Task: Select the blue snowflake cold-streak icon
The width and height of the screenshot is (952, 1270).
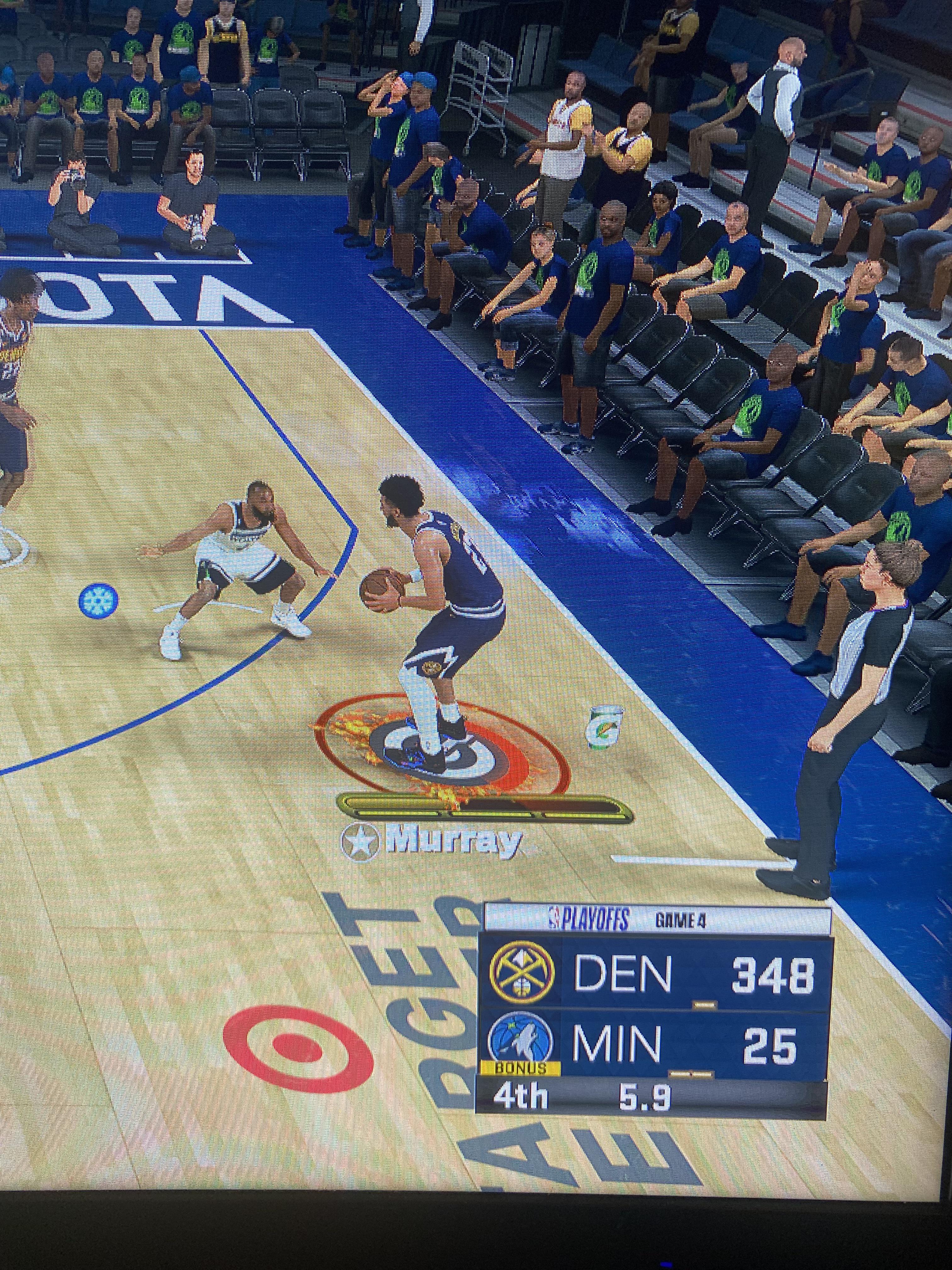Action: (x=98, y=601)
